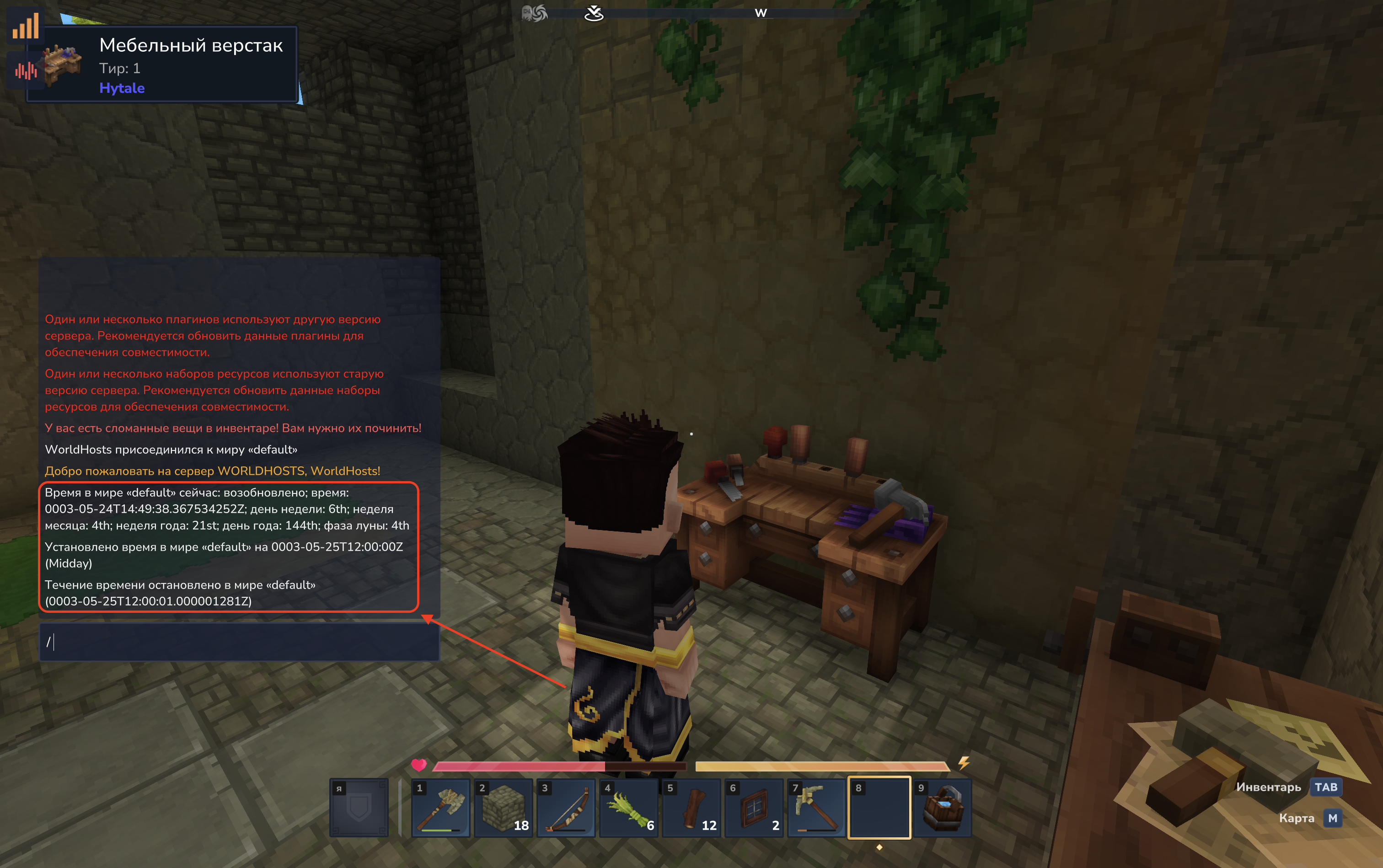Select the stone axe hotbar slot

(x=440, y=808)
